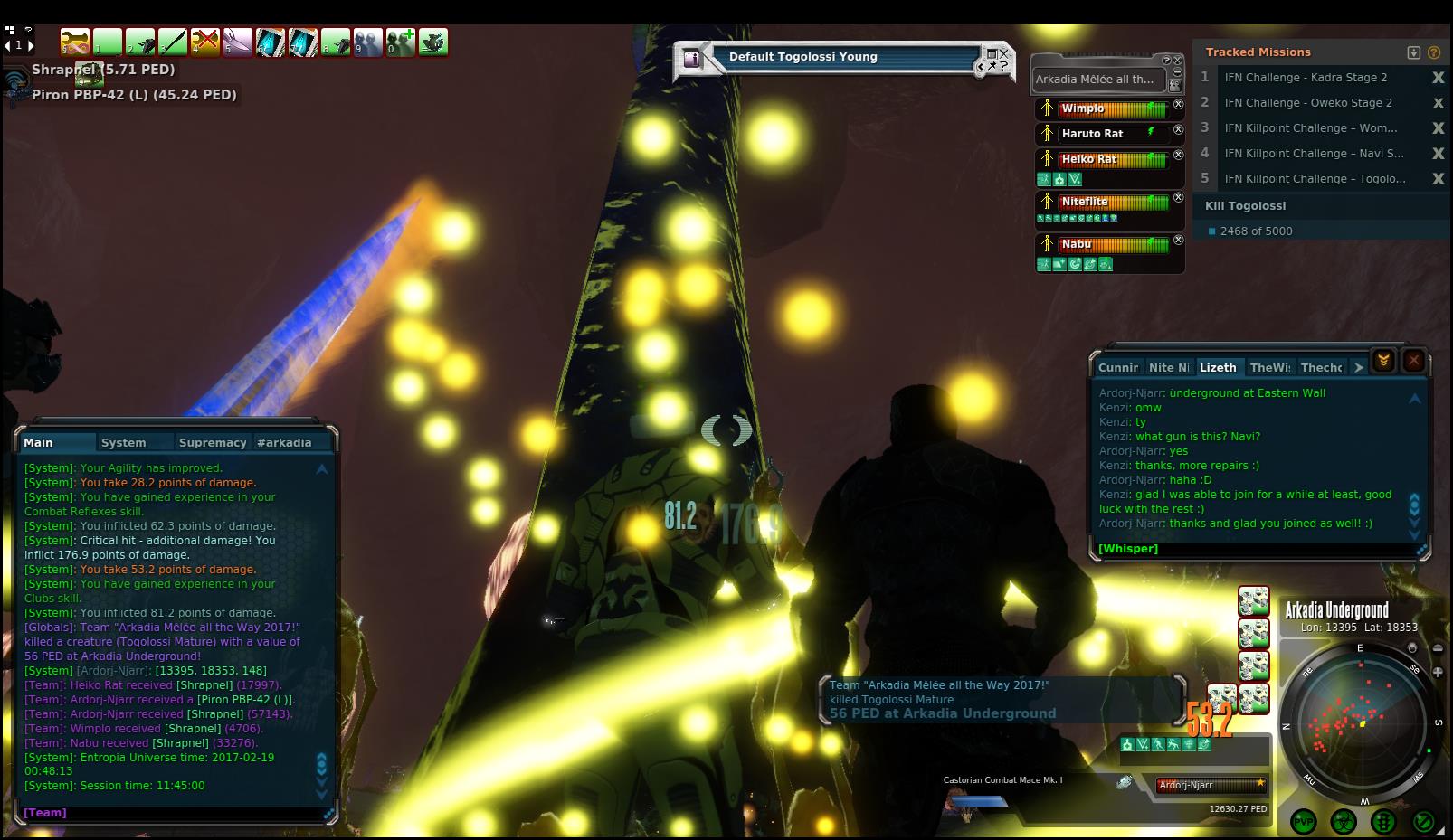1453x840 pixels.
Task: Remove Nabu from the team list
Action: tap(1178, 241)
